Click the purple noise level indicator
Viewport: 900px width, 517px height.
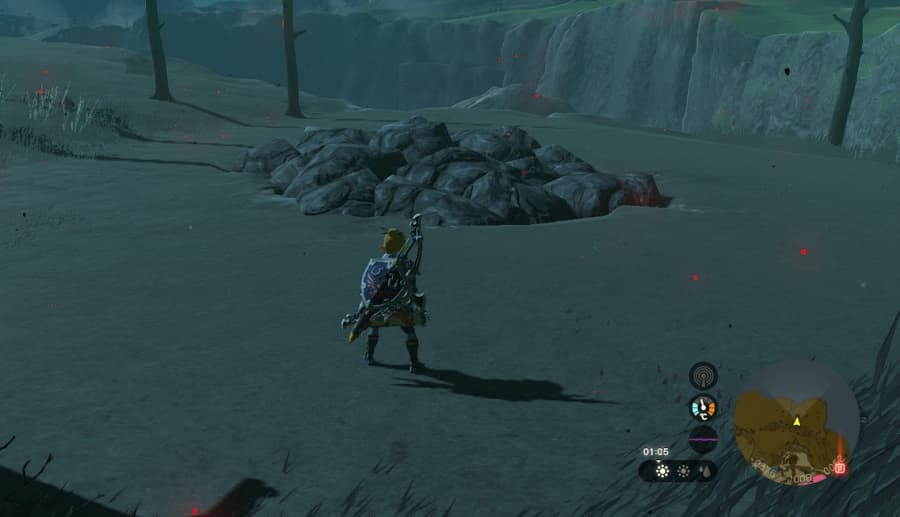703,438
